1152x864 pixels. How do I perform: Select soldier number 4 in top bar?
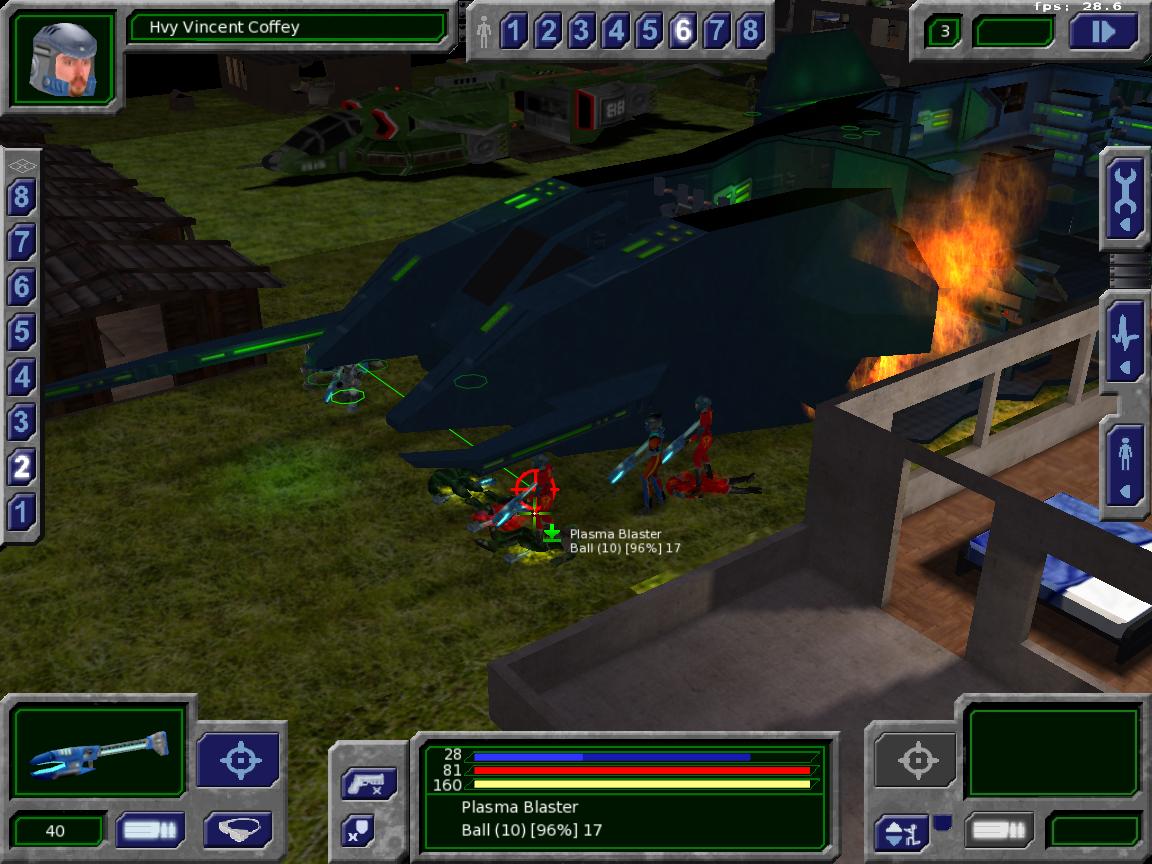tap(615, 32)
